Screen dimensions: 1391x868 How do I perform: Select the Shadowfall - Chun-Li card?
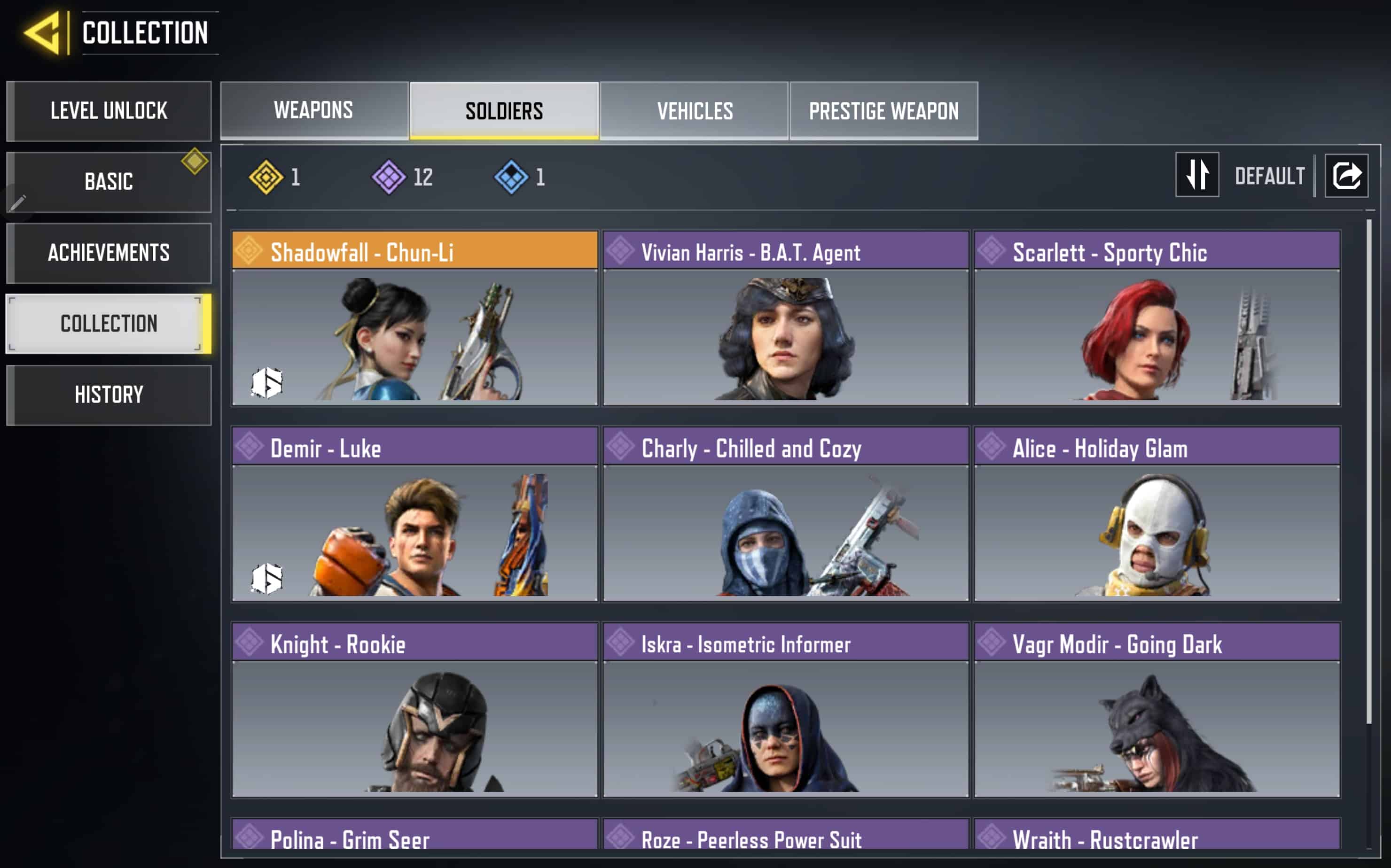pos(414,318)
